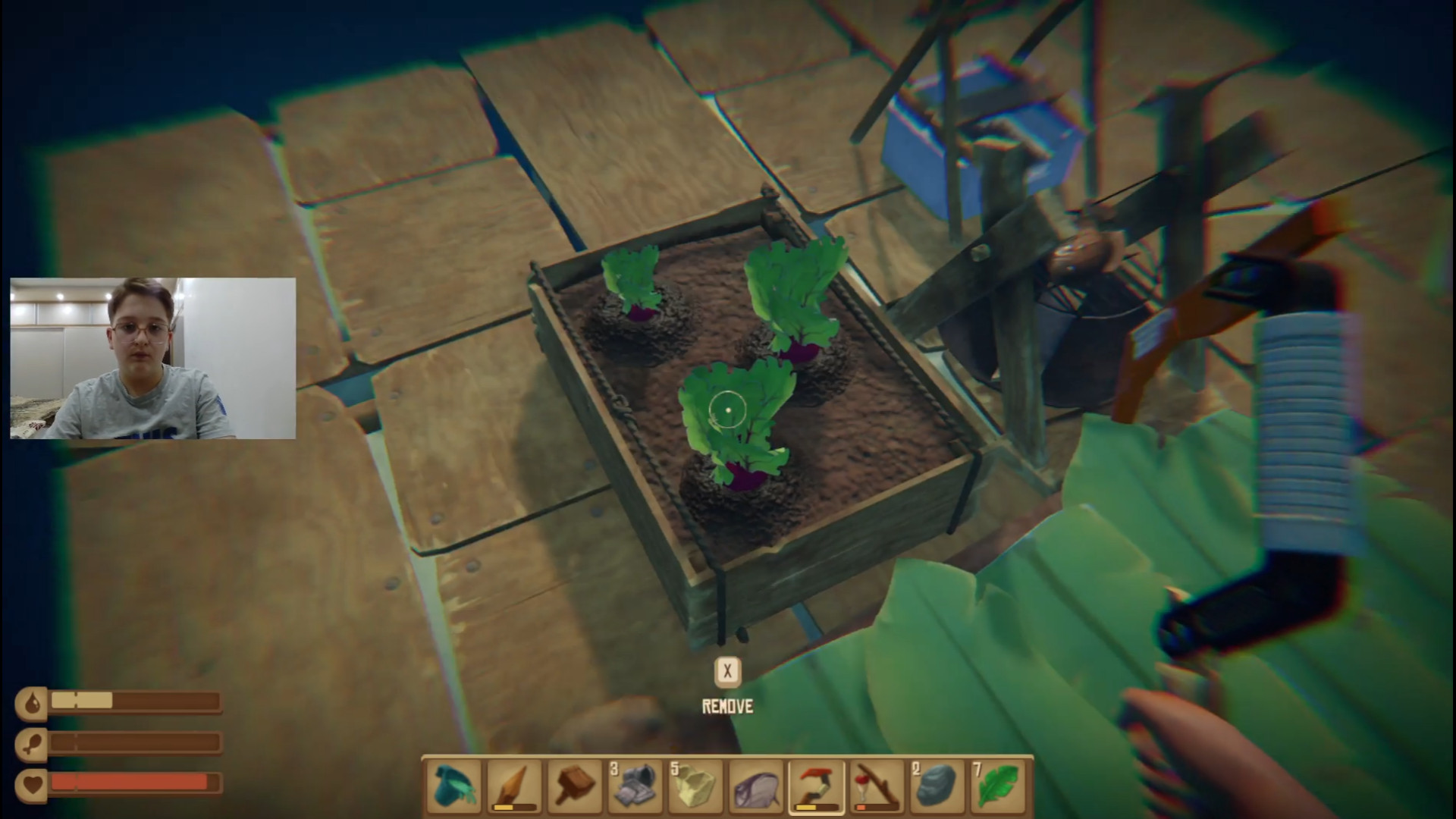The width and height of the screenshot is (1456, 819).
Task: Select the teal cup hotbar slot
Action: 454,786
